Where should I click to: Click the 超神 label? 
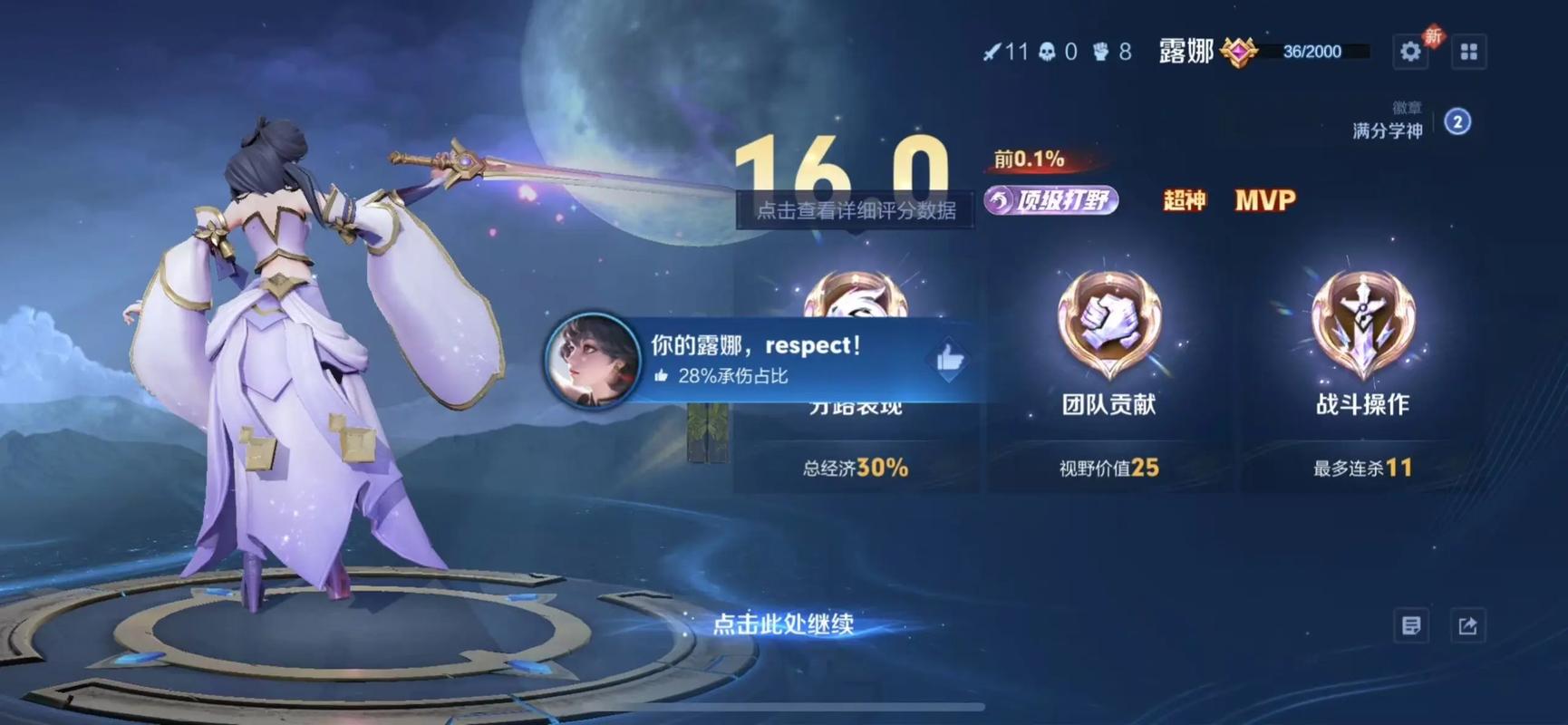[x=1184, y=201]
